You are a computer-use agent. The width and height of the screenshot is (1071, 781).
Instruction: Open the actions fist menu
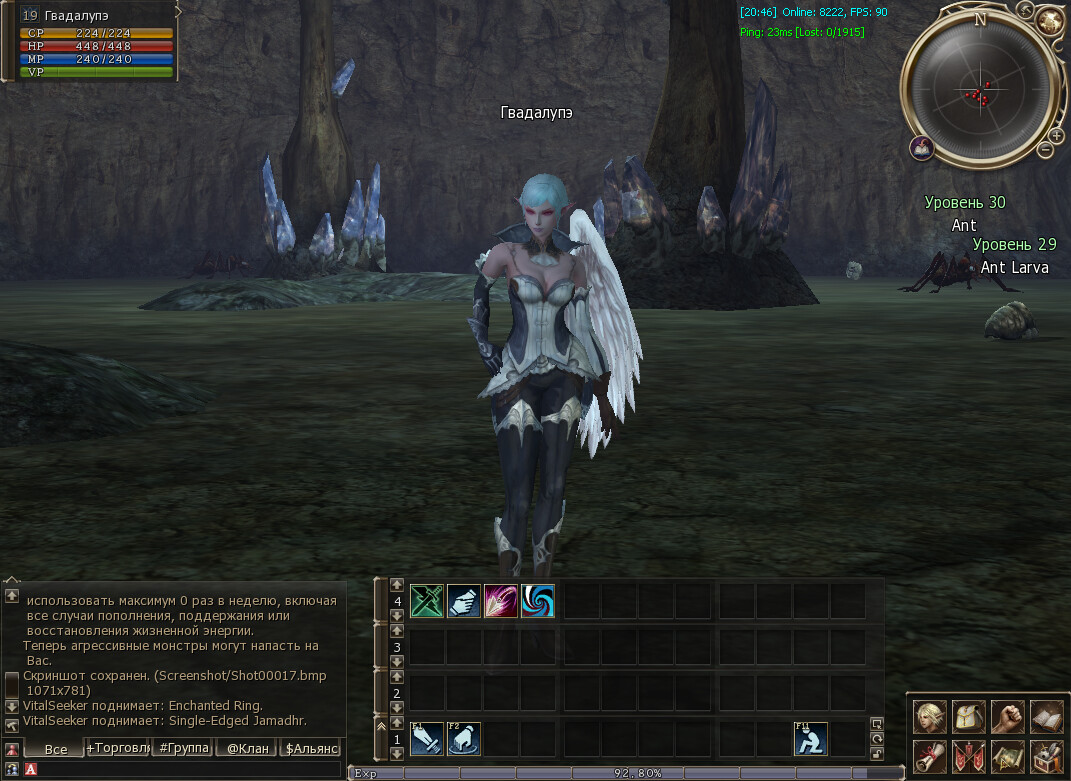coord(1007,716)
